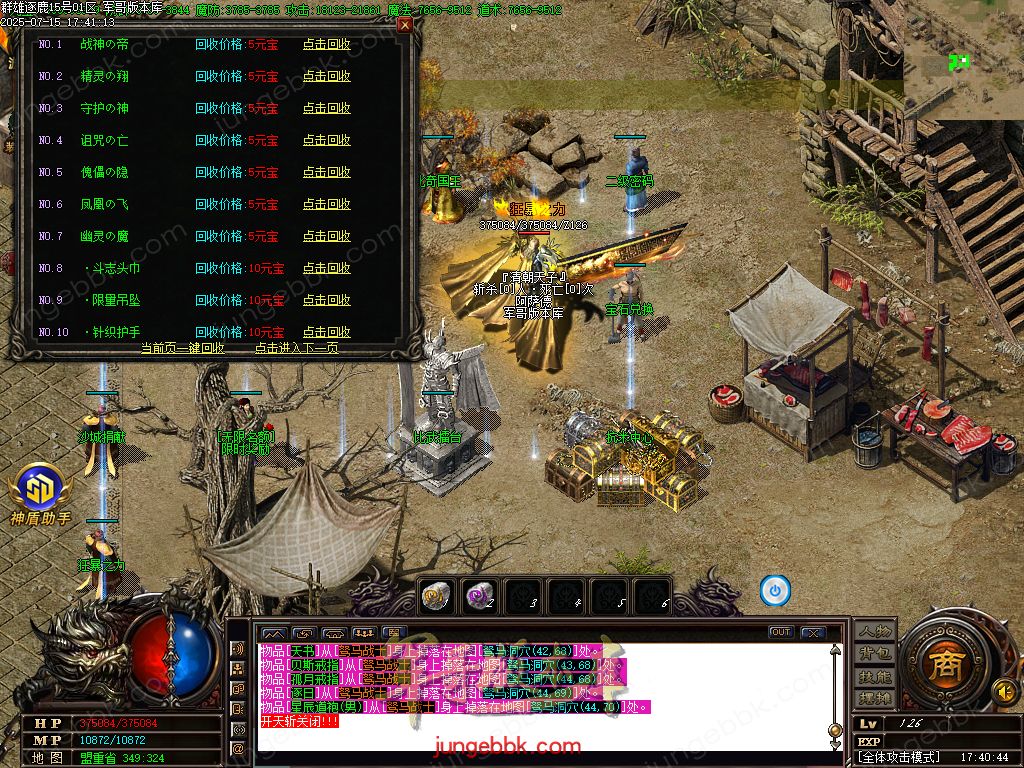Use the purple item in hotbar slot 2
Image resolution: width=1024 pixels, height=768 pixels.
click(x=480, y=596)
